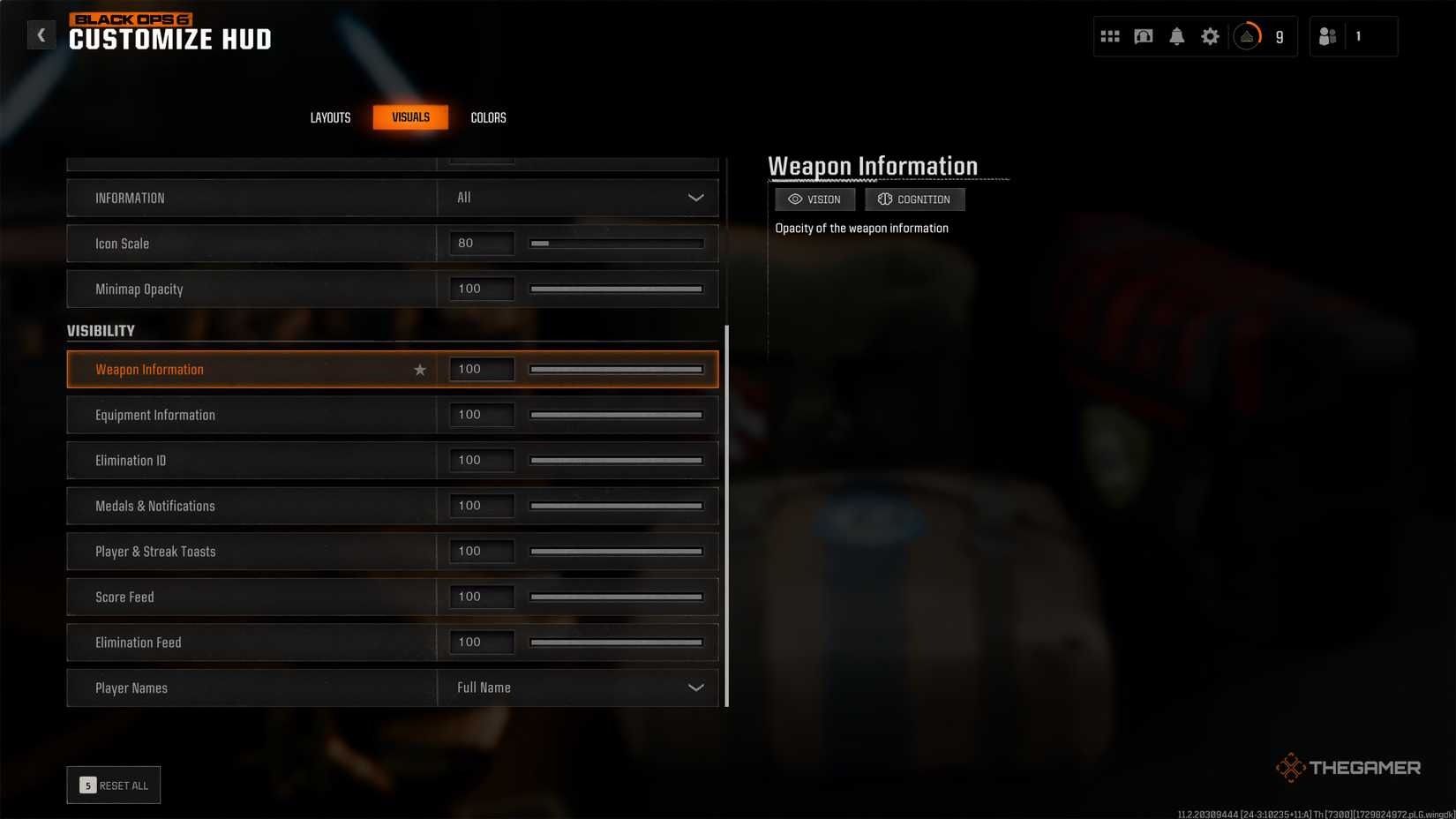Reset all HUD settings
Screen dimensions: 1456x819
point(114,785)
